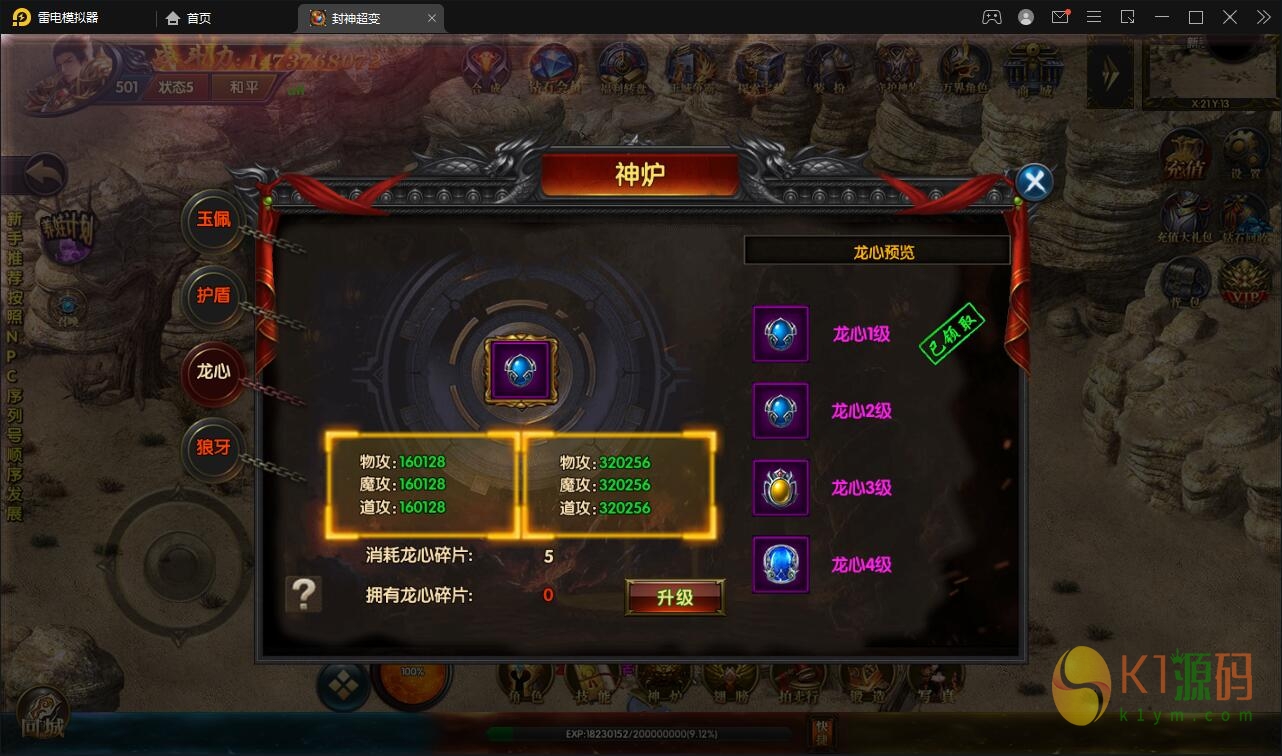Image resolution: width=1282 pixels, height=756 pixels.
Task: Select the 龙心 tab
Action: [x=214, y=372]
